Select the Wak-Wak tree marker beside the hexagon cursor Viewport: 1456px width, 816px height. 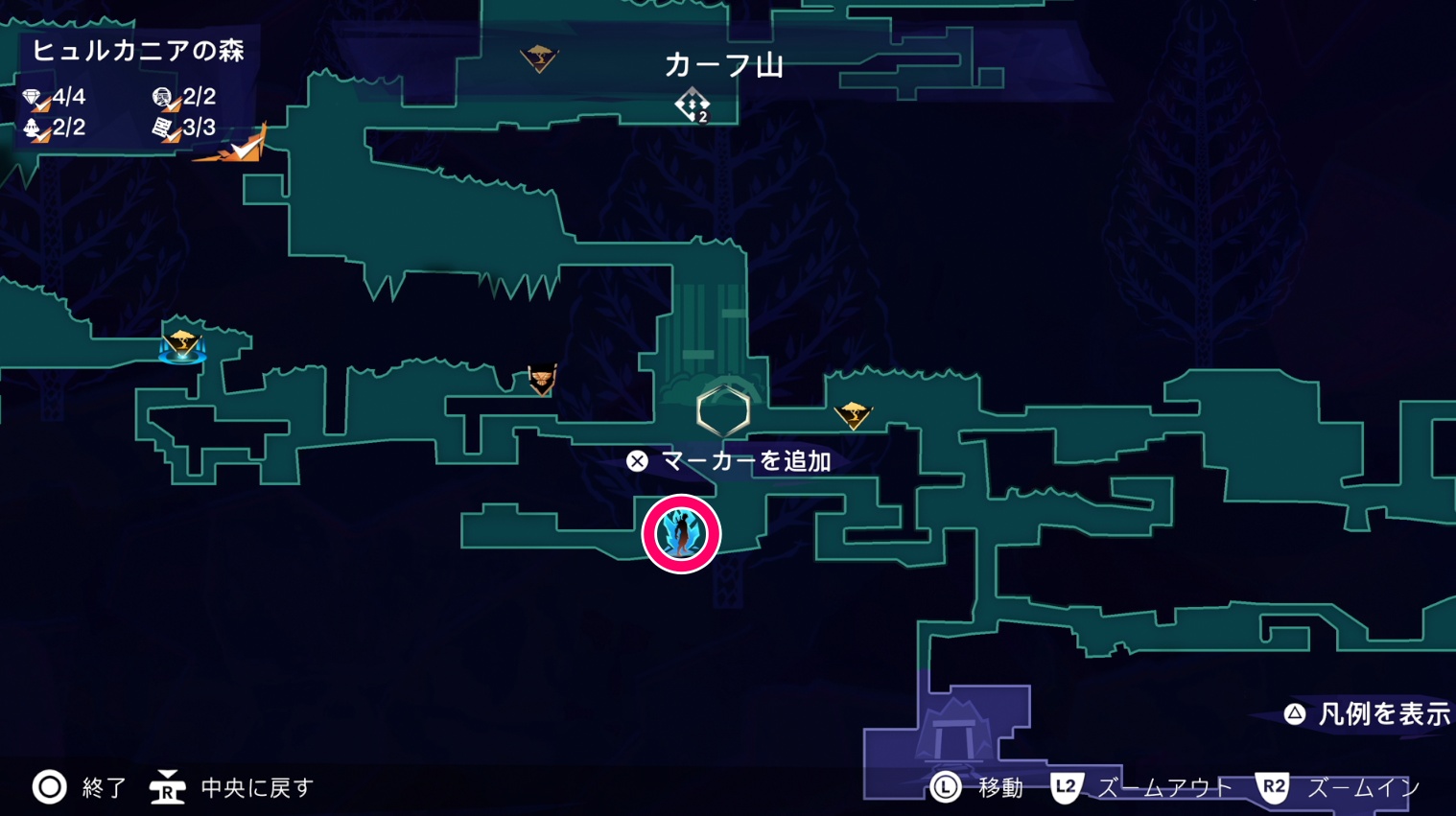[x=852, y=415]
